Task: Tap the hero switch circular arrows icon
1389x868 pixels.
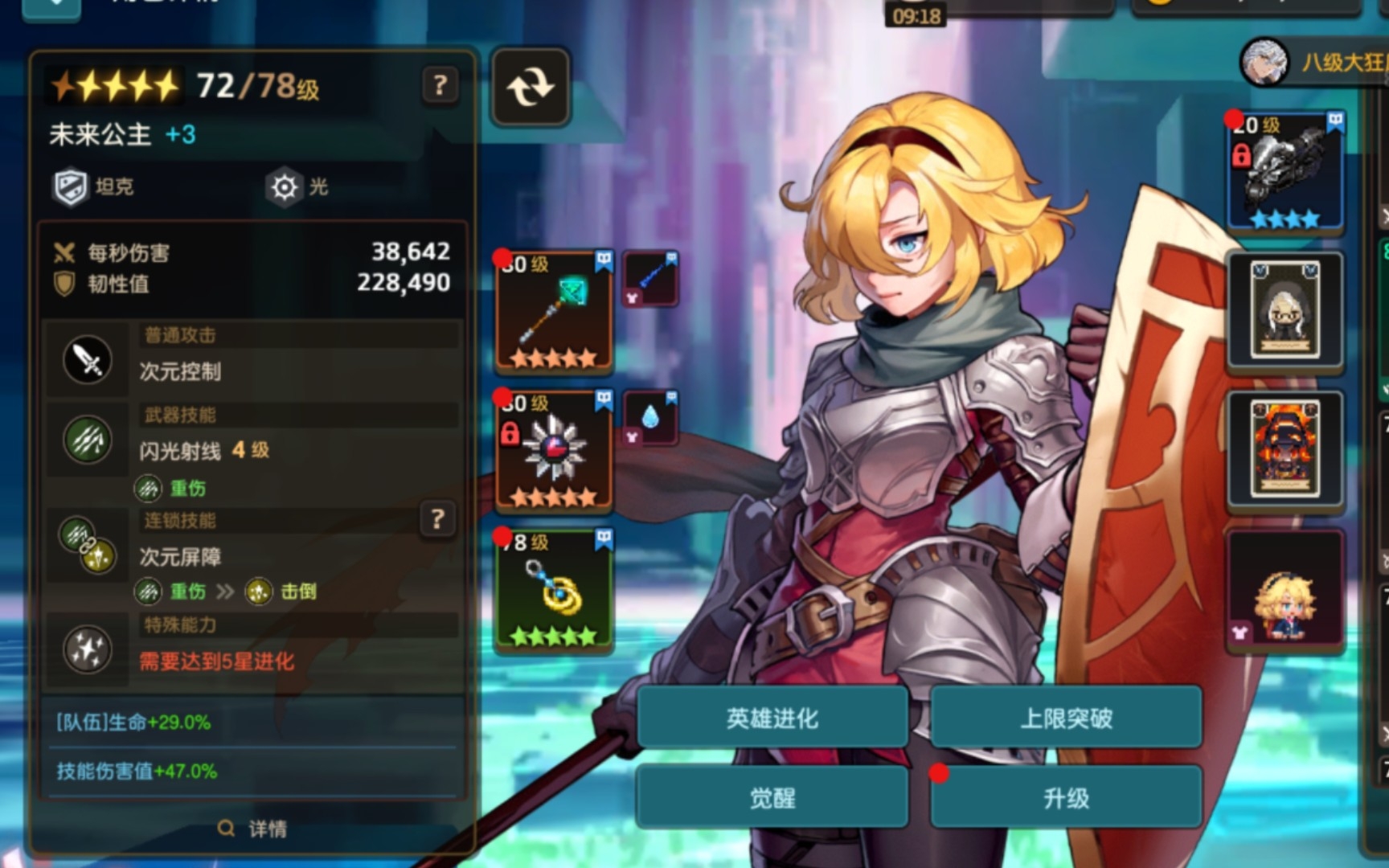Action: pos(530,86)
